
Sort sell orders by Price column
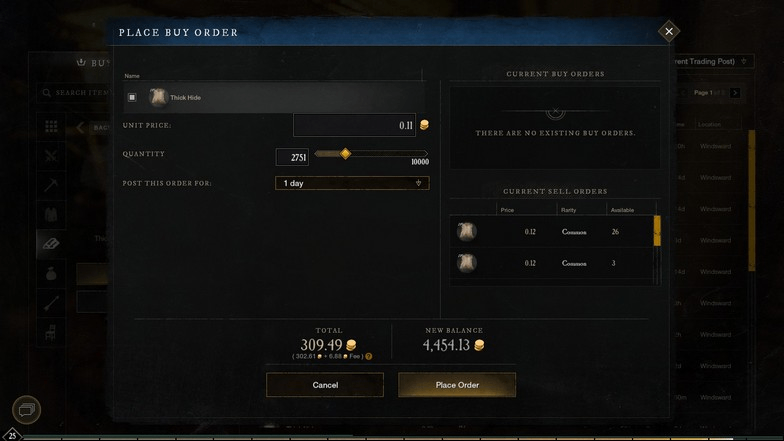[507, 210]
